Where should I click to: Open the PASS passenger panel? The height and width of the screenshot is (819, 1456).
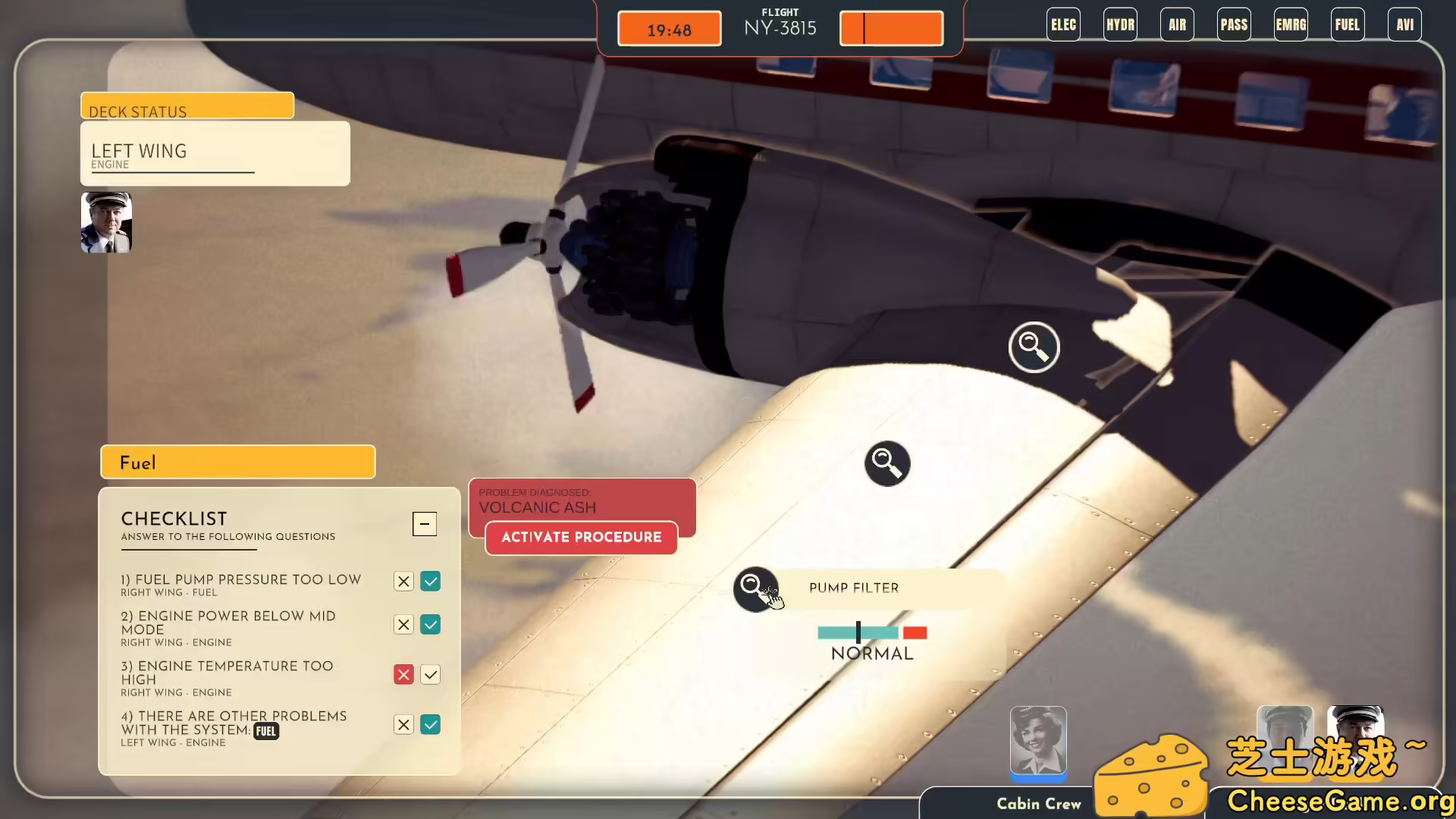click(x=1234, y=24)
